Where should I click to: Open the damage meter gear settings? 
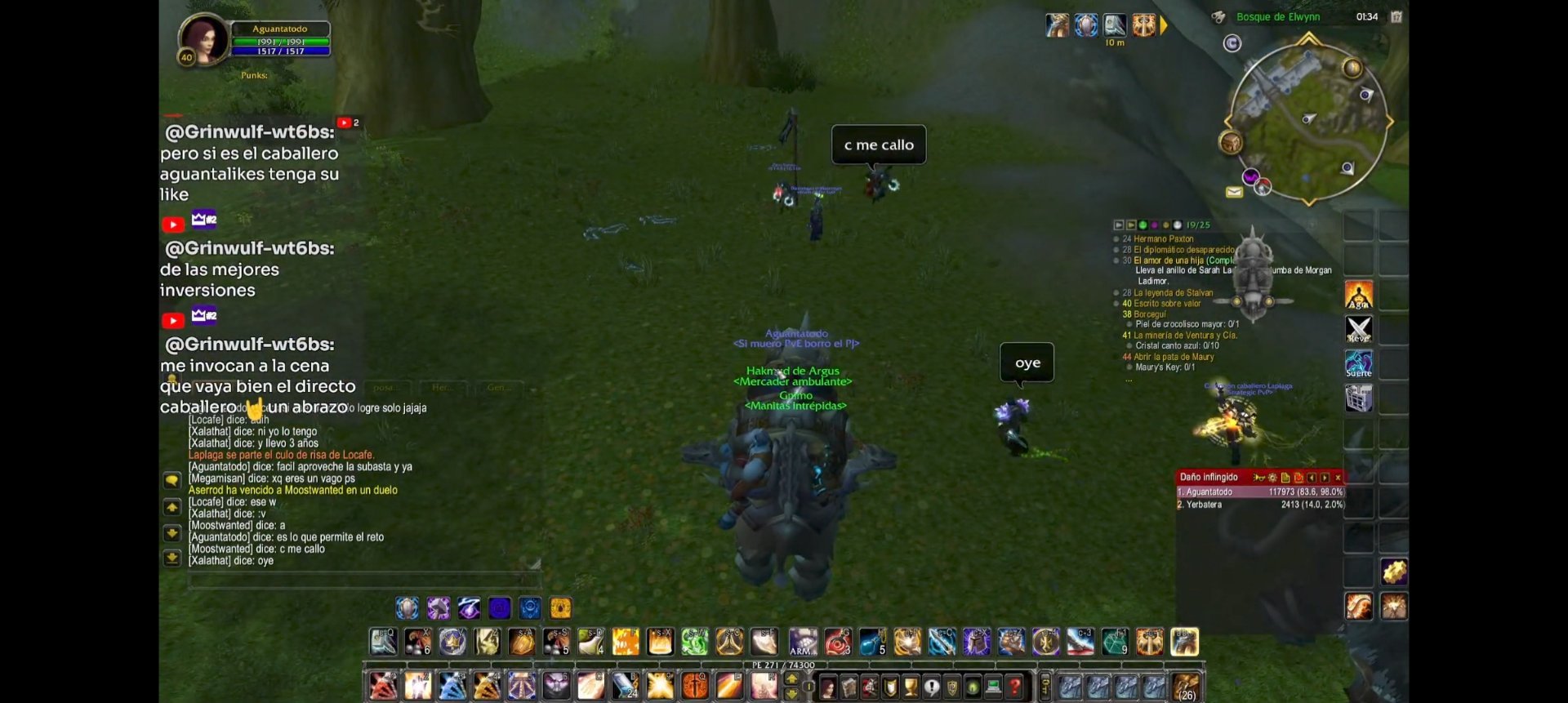[x=1272, y=478]
